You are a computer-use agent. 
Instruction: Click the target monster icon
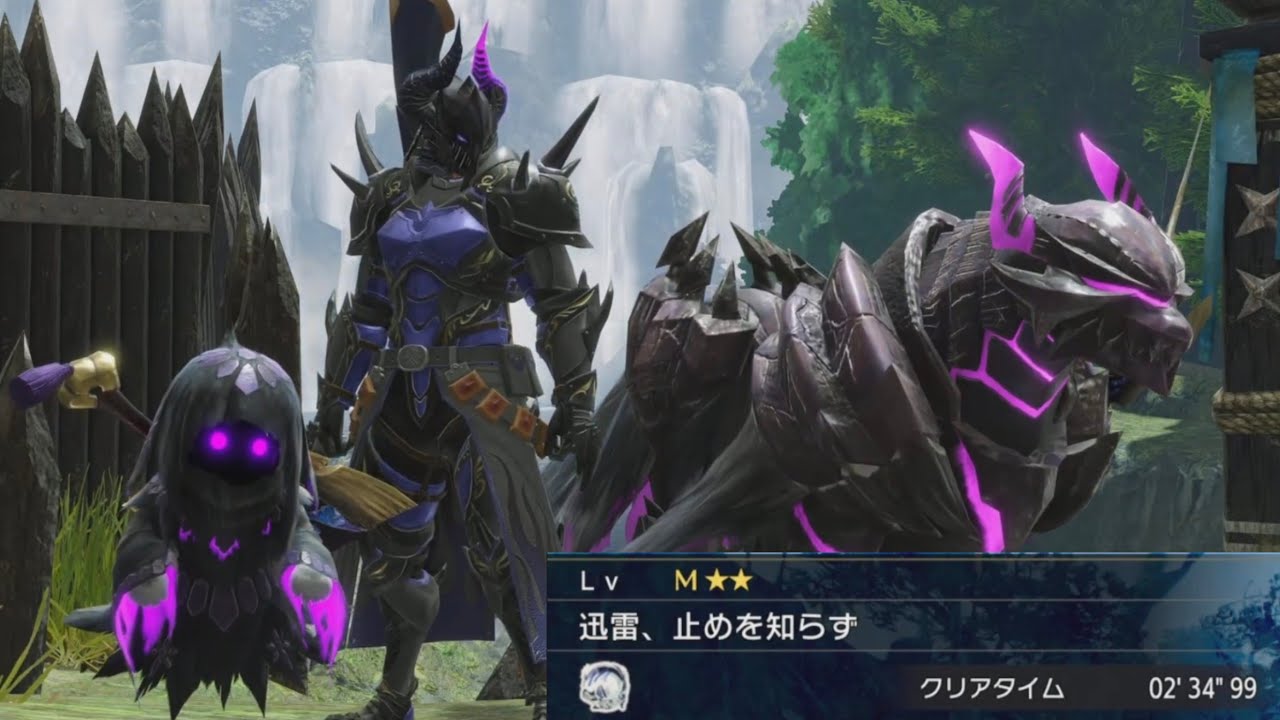(604, 686)
